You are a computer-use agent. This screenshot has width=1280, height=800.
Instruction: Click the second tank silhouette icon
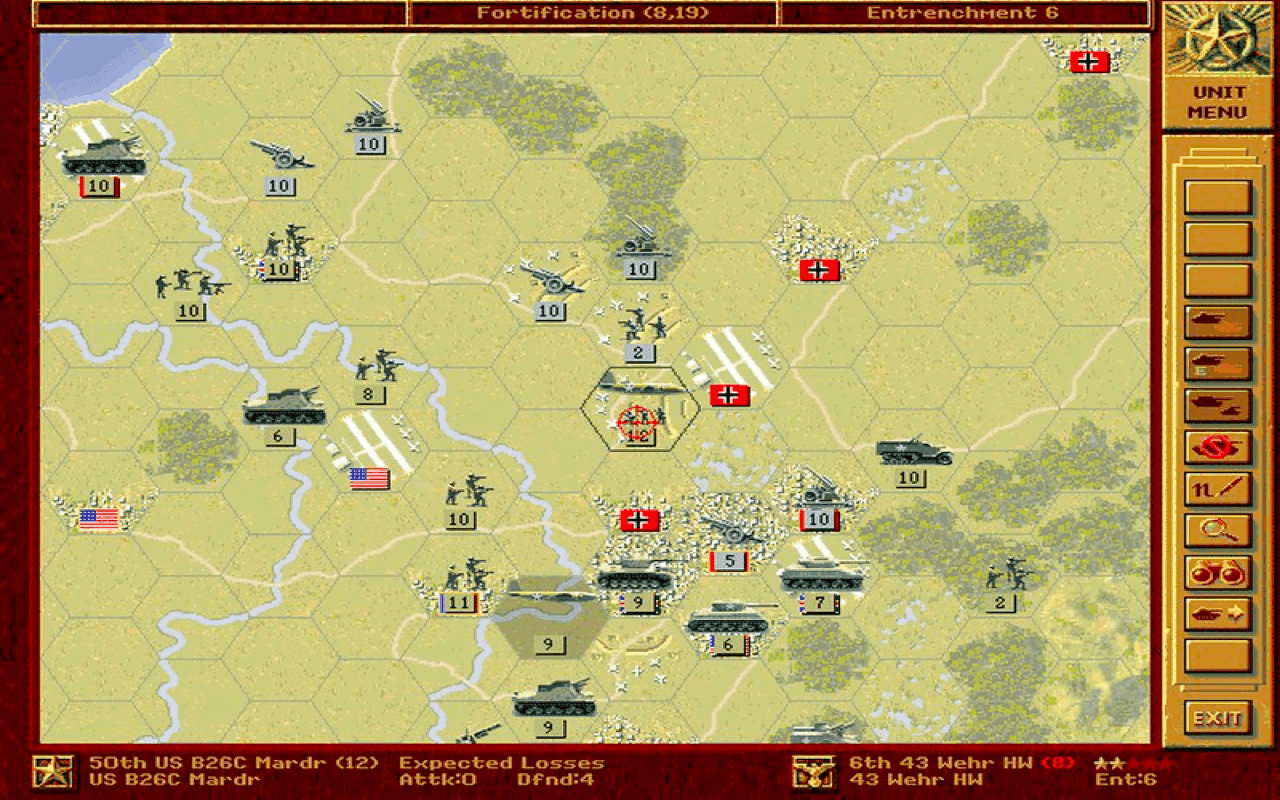[1216, 364]
